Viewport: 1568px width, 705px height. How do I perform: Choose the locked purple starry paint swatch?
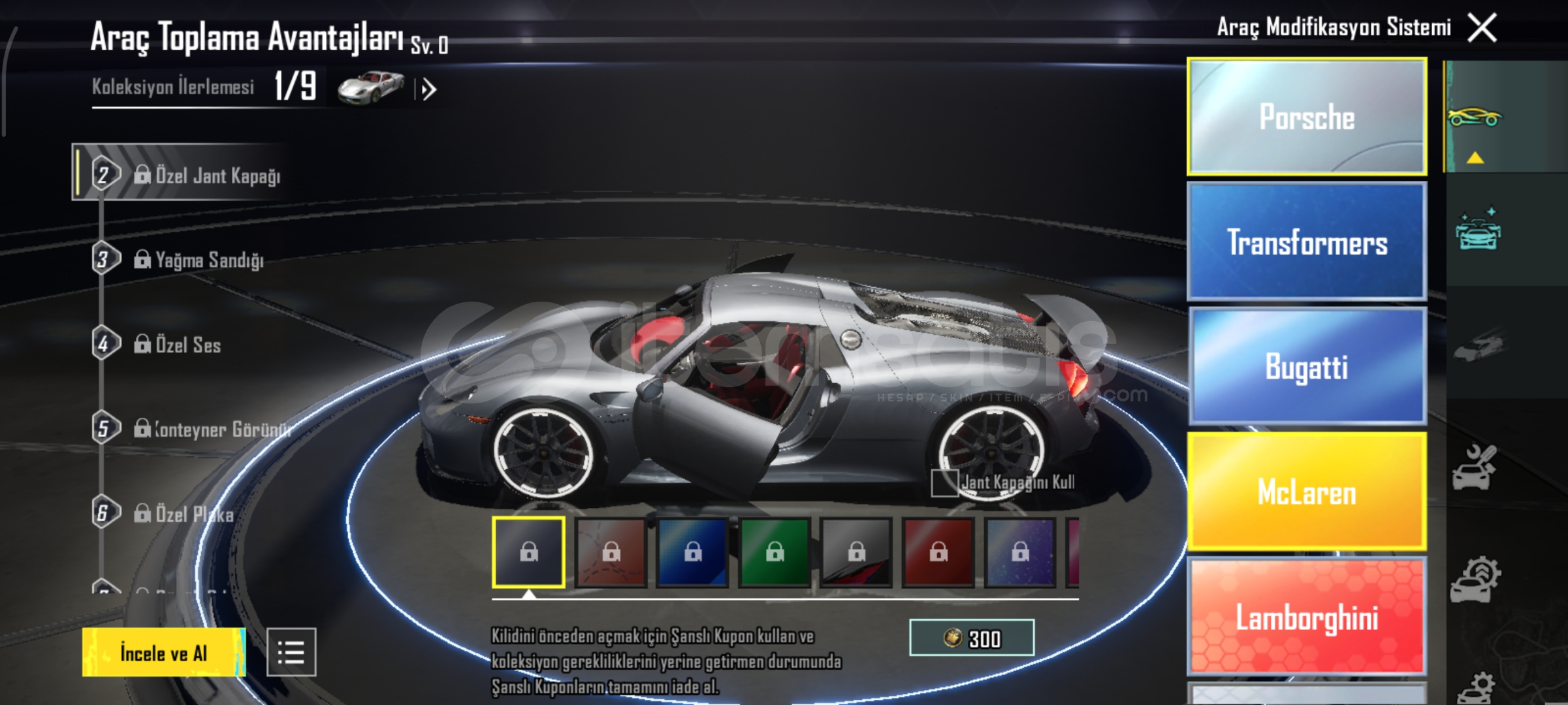click(1020, 553)
